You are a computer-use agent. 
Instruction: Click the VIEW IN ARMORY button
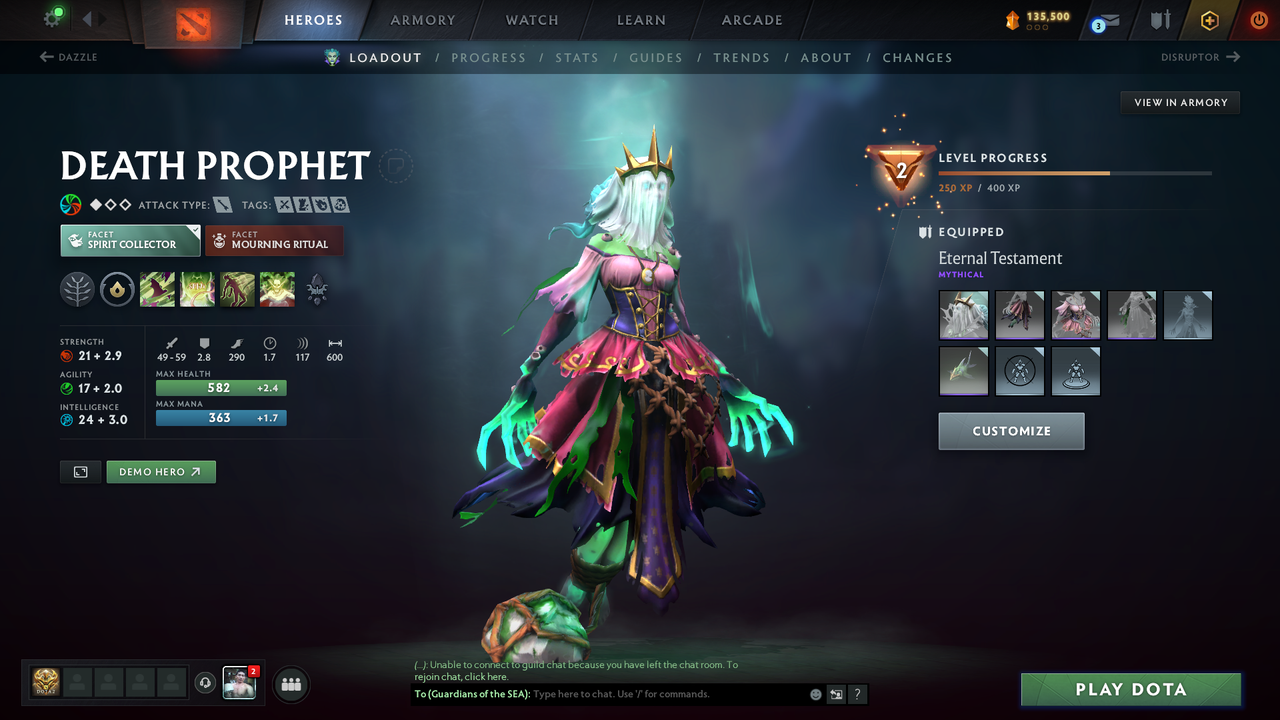[1179, 102]
